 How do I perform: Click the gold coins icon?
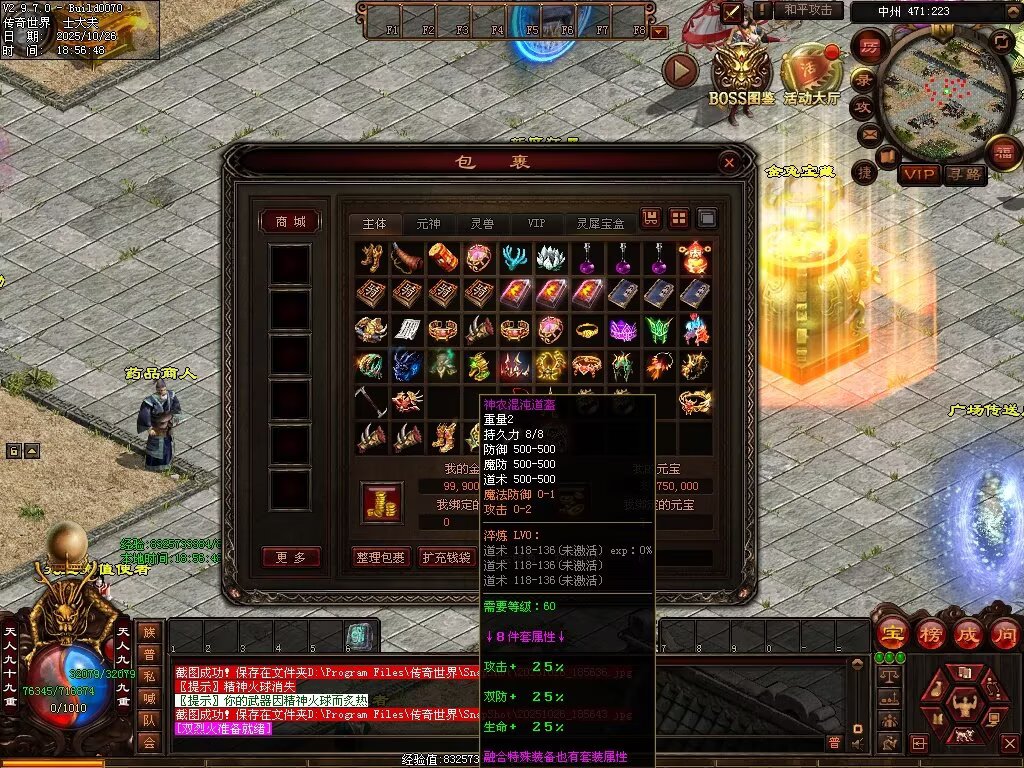[382, 502]
